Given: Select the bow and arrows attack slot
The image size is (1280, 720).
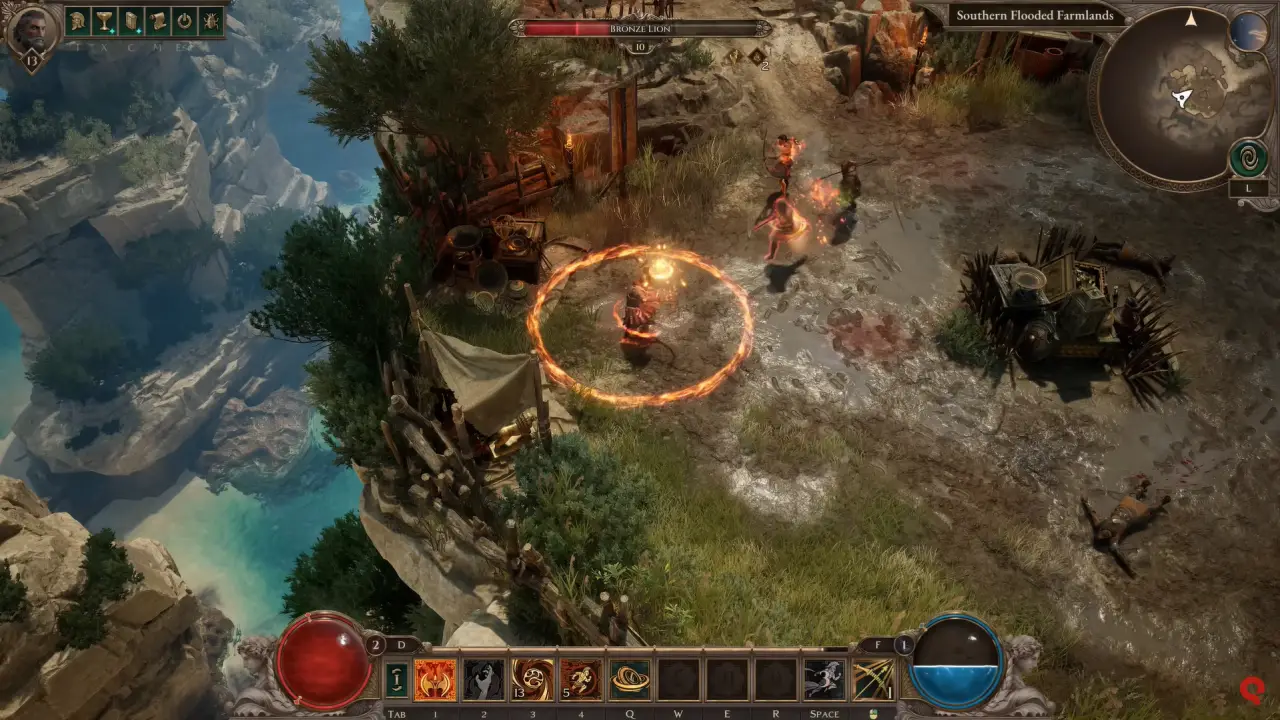Looking at the screenshot, I should (x=873, y=680).
